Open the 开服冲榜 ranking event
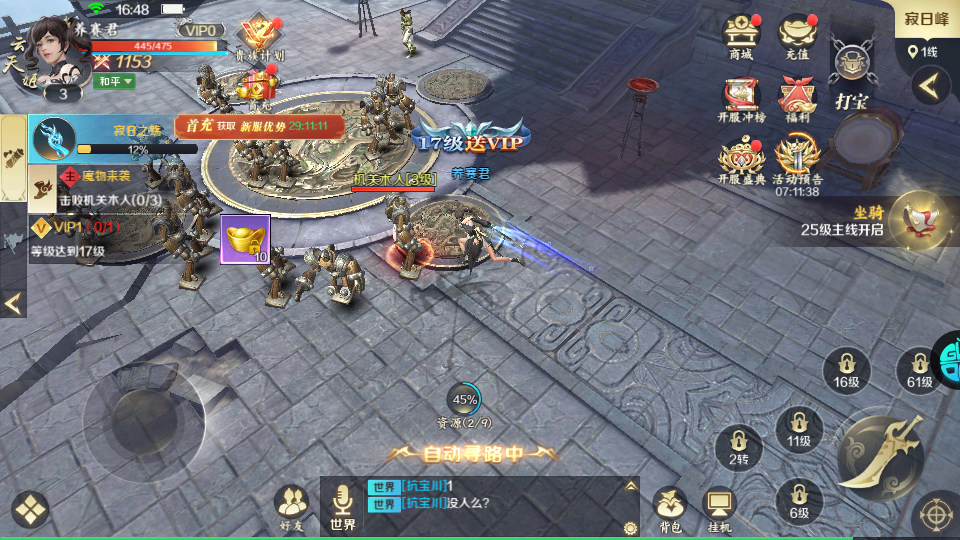 click(741, 100)
